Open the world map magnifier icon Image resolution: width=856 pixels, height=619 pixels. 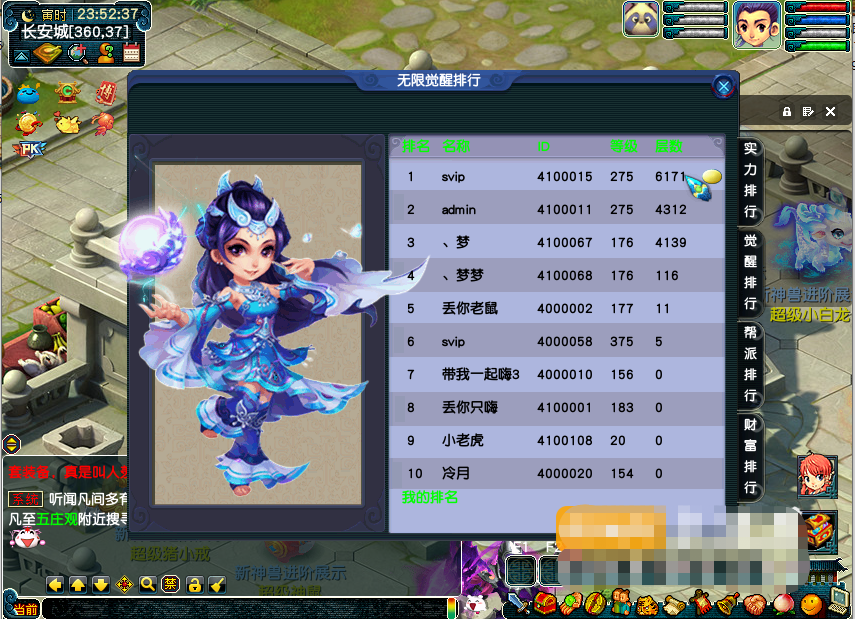click(x=76, y=54)
